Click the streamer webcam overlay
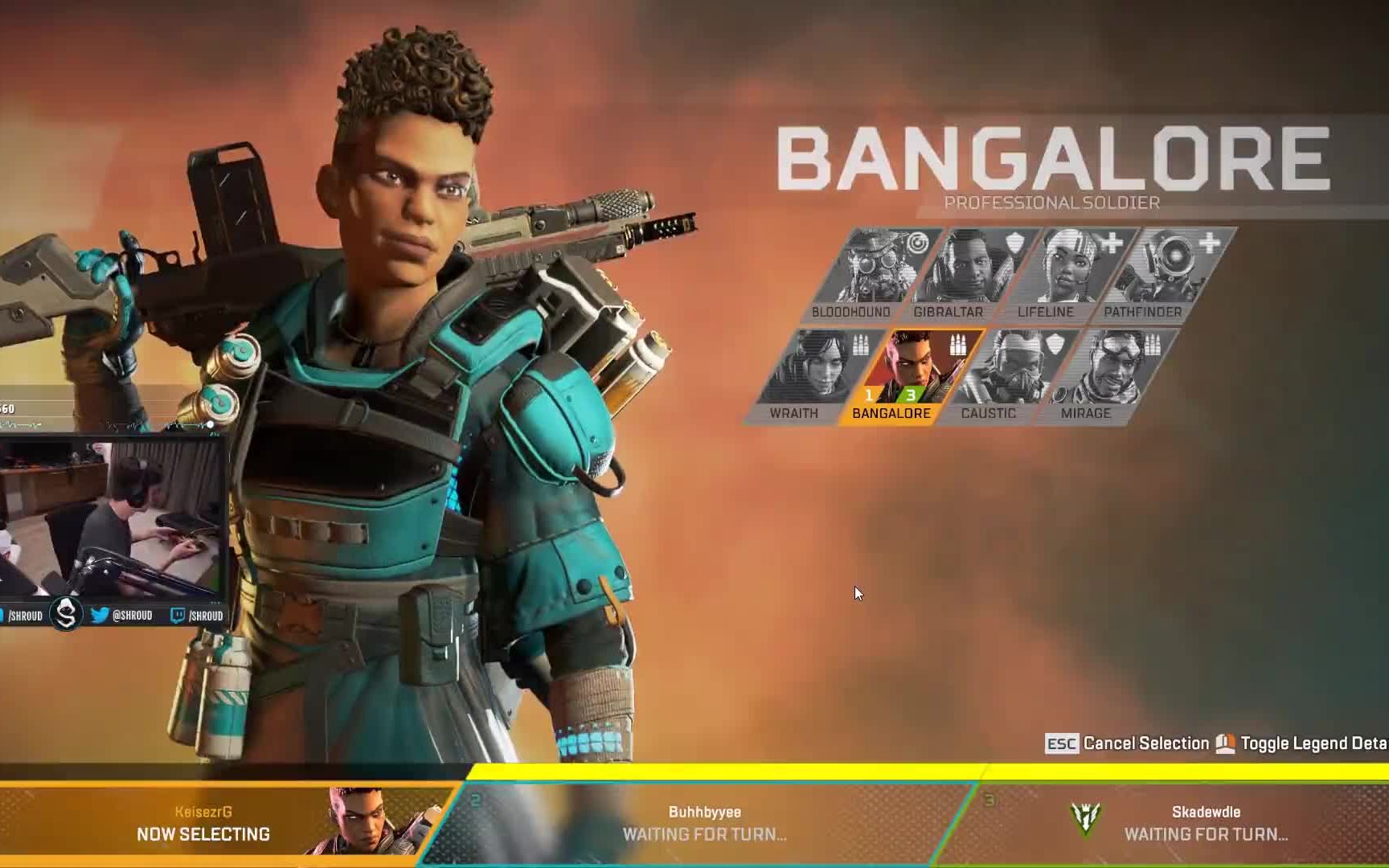The height and width of the screenshot is (868, 1389). (111, 518)
